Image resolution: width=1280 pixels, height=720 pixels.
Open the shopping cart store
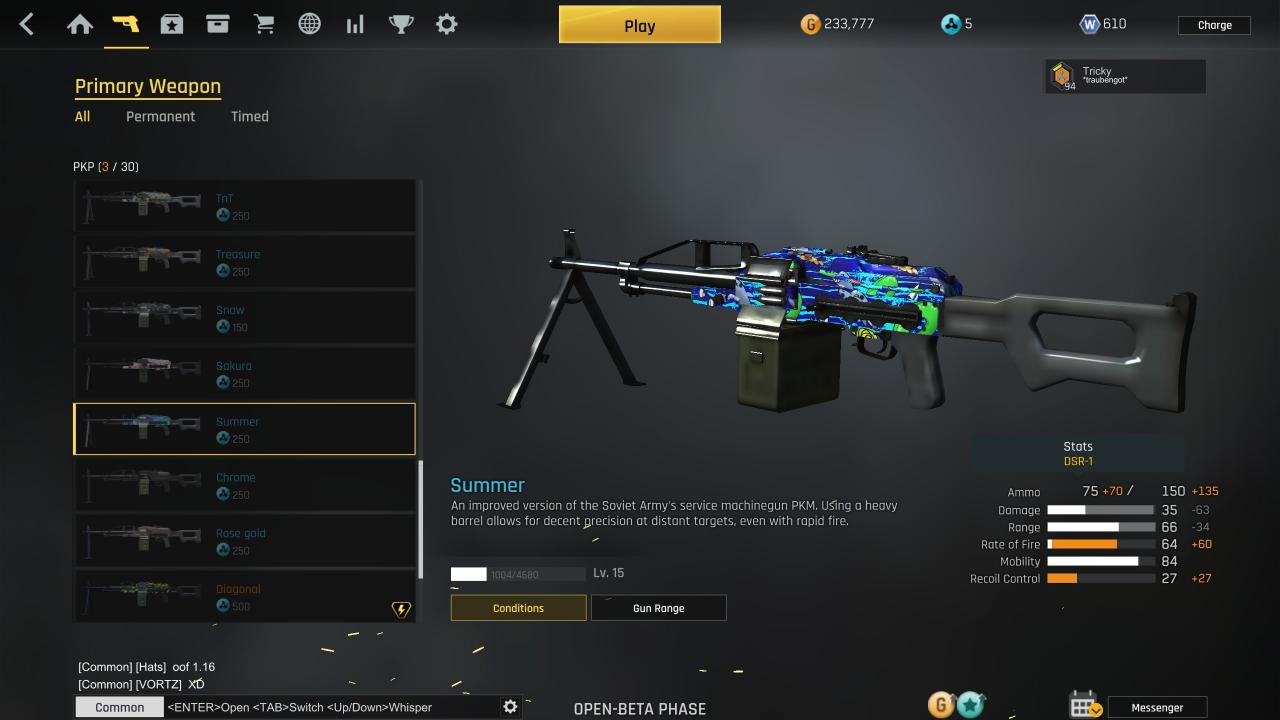click(x=264, y=25)
